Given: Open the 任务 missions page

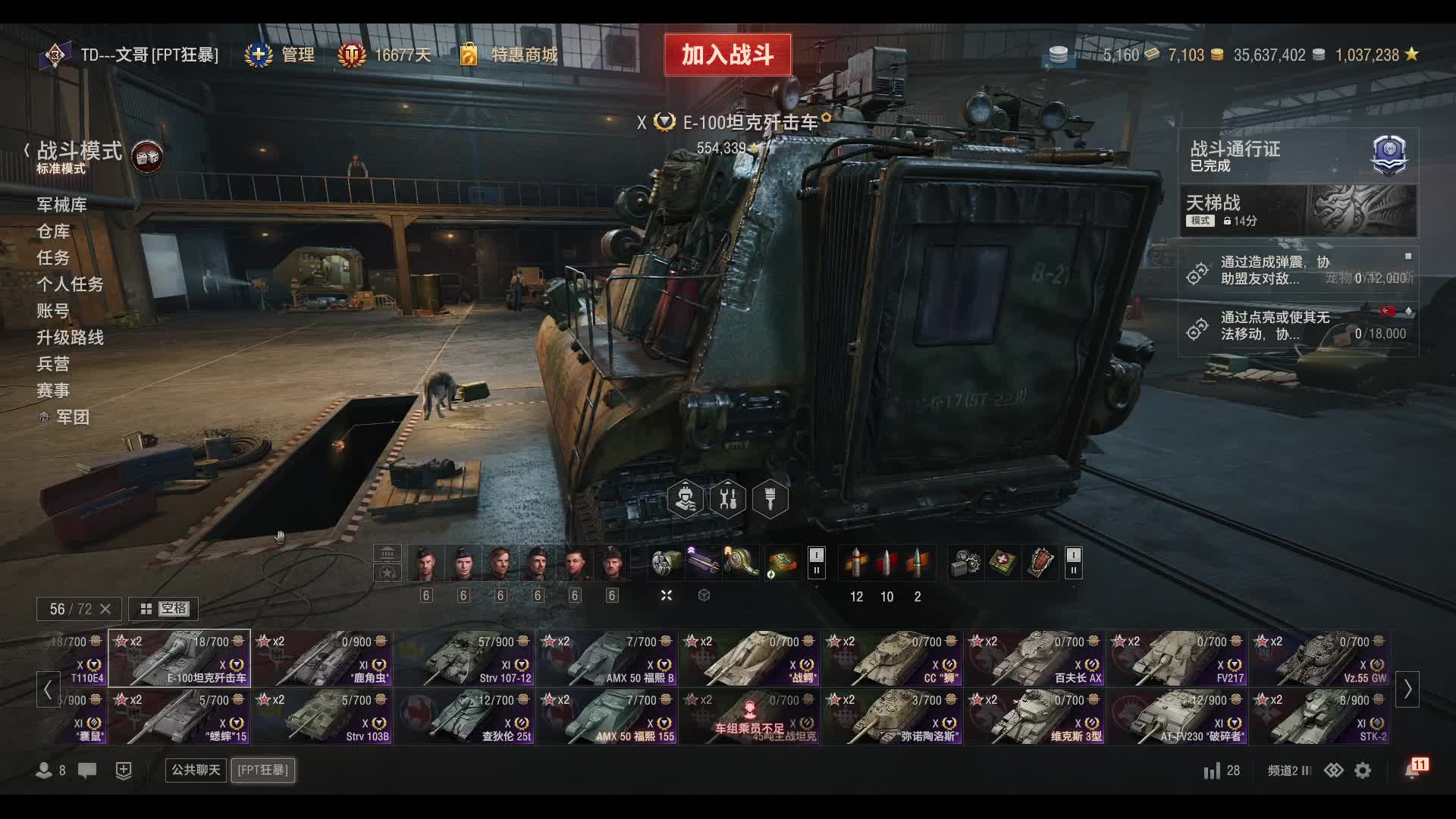Looking at the screenshot, I should coord(53,258).
